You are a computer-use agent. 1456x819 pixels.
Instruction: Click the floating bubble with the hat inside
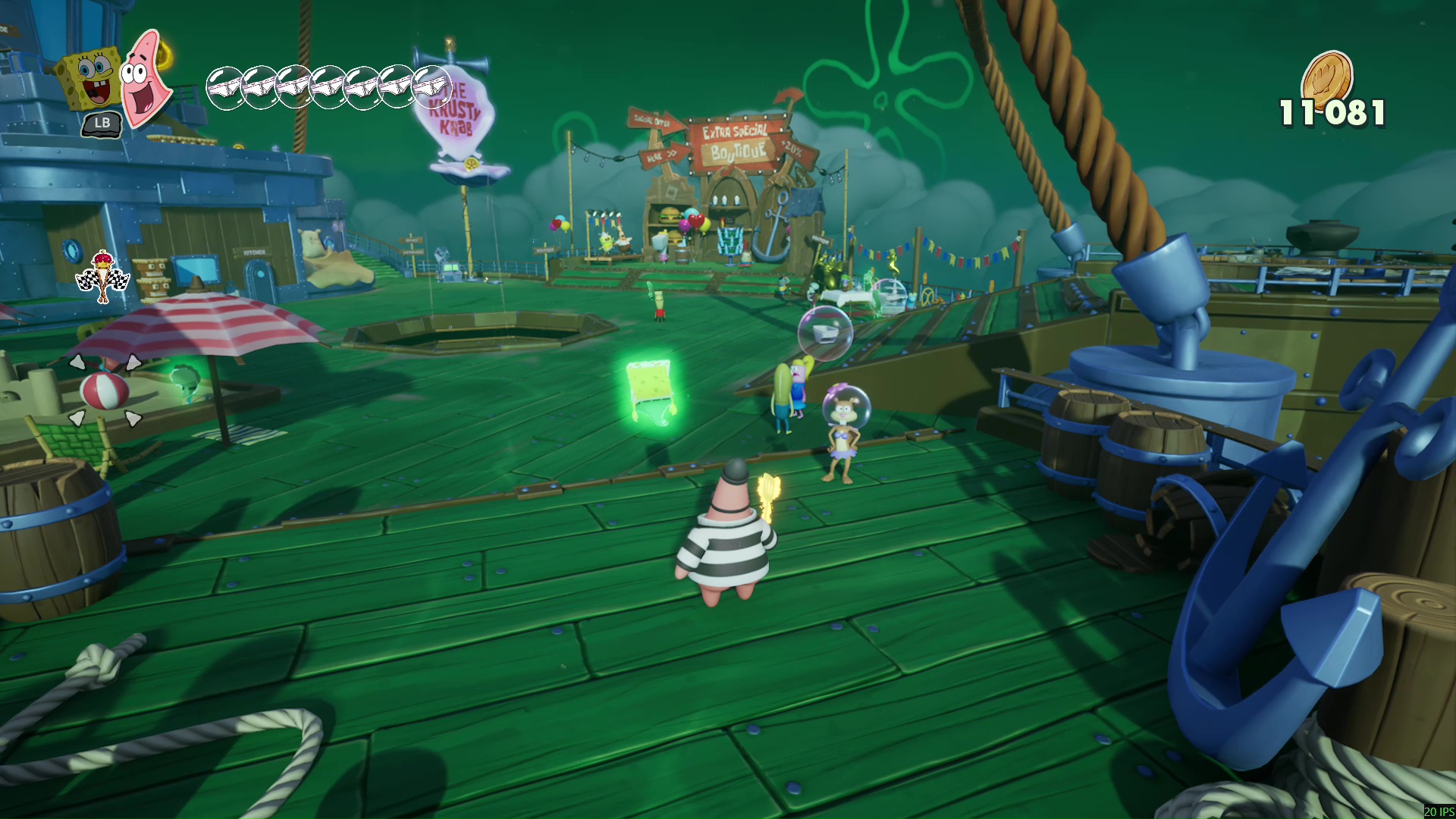(x=827, y=332)
